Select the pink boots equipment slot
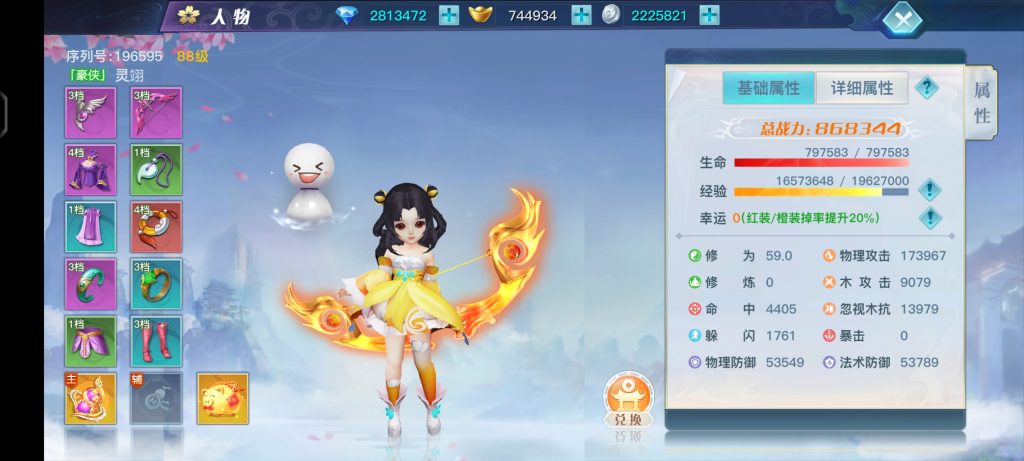The image size is (1024, 461). pyautogui.click(x=156, y=341)
